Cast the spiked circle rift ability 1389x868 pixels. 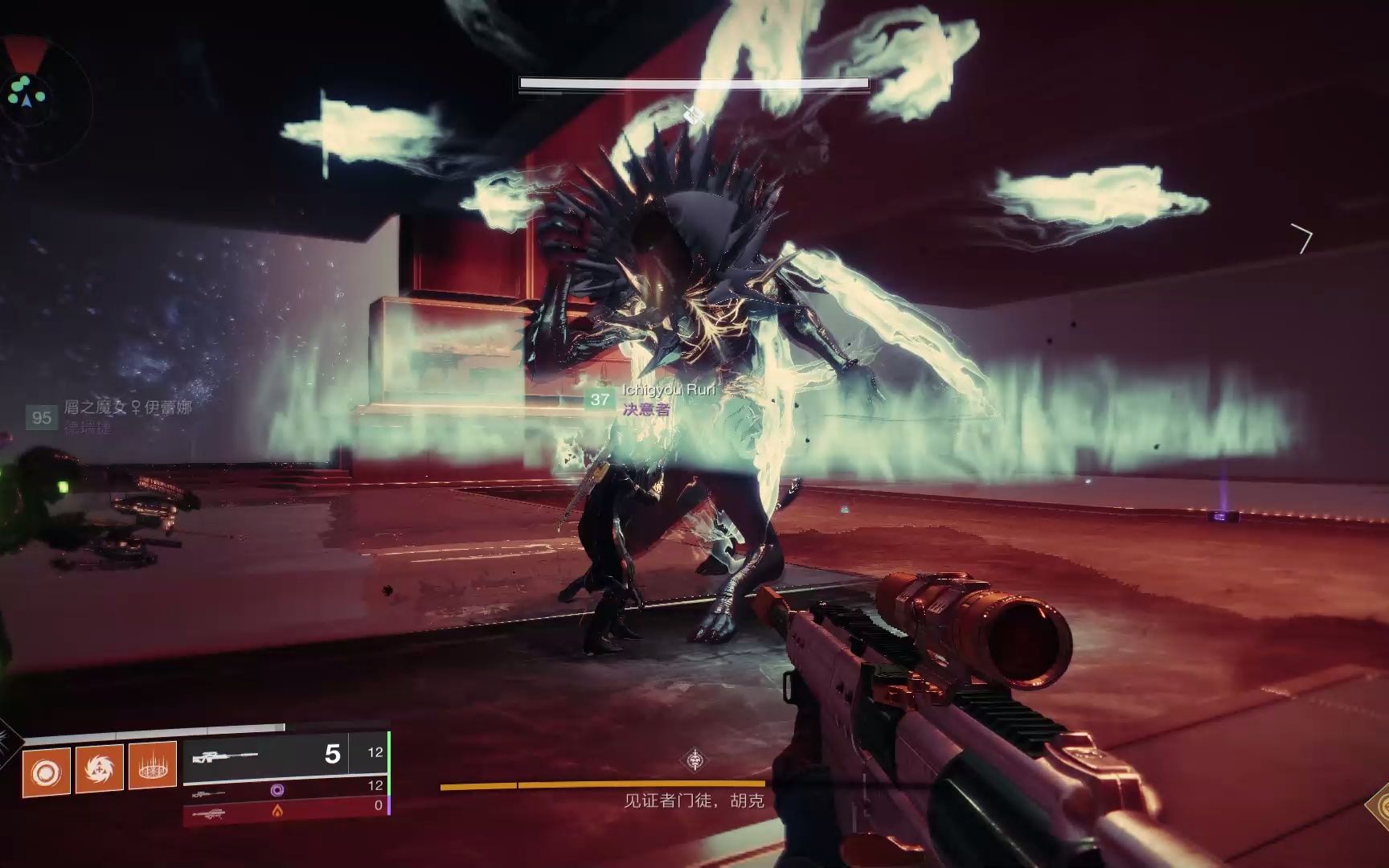[152, 768]
